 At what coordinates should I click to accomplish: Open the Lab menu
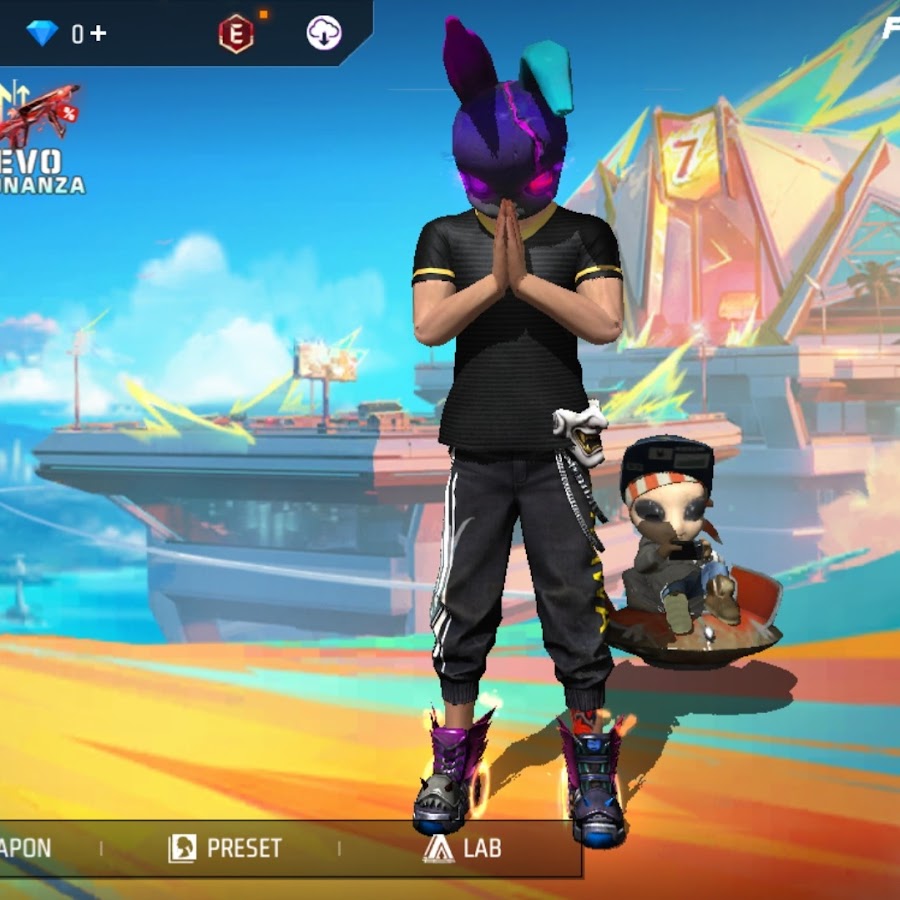coord(462,849)
